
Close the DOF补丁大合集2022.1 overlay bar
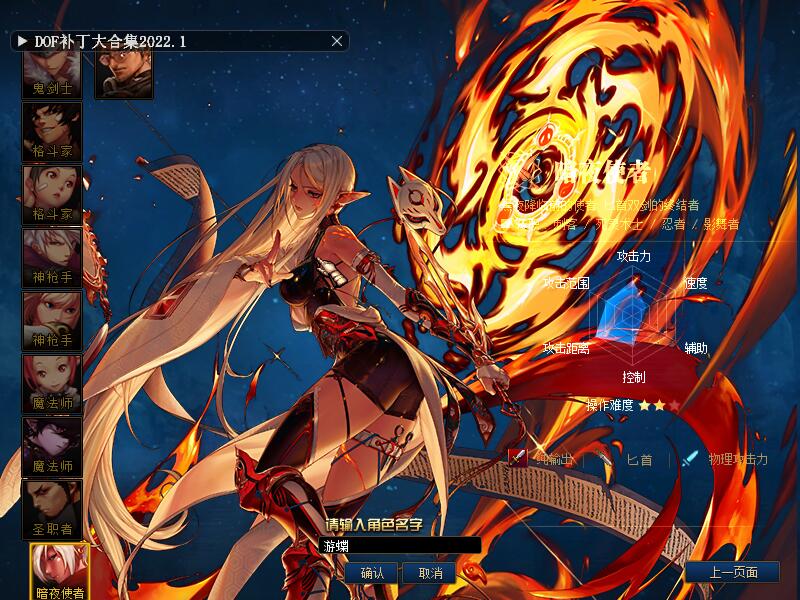(337, 41)
